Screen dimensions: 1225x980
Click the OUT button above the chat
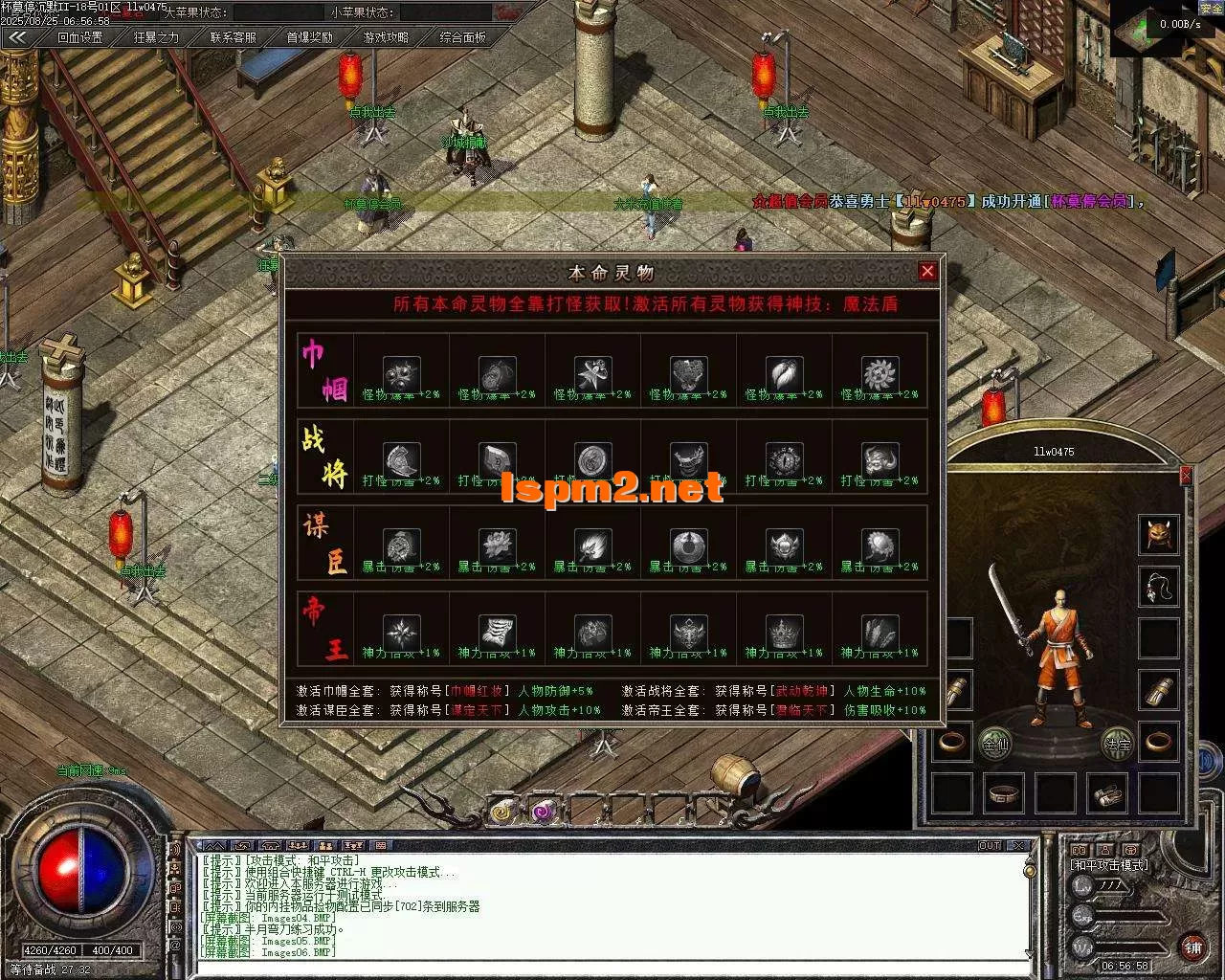pyautogui.click(x=990, y=846)
